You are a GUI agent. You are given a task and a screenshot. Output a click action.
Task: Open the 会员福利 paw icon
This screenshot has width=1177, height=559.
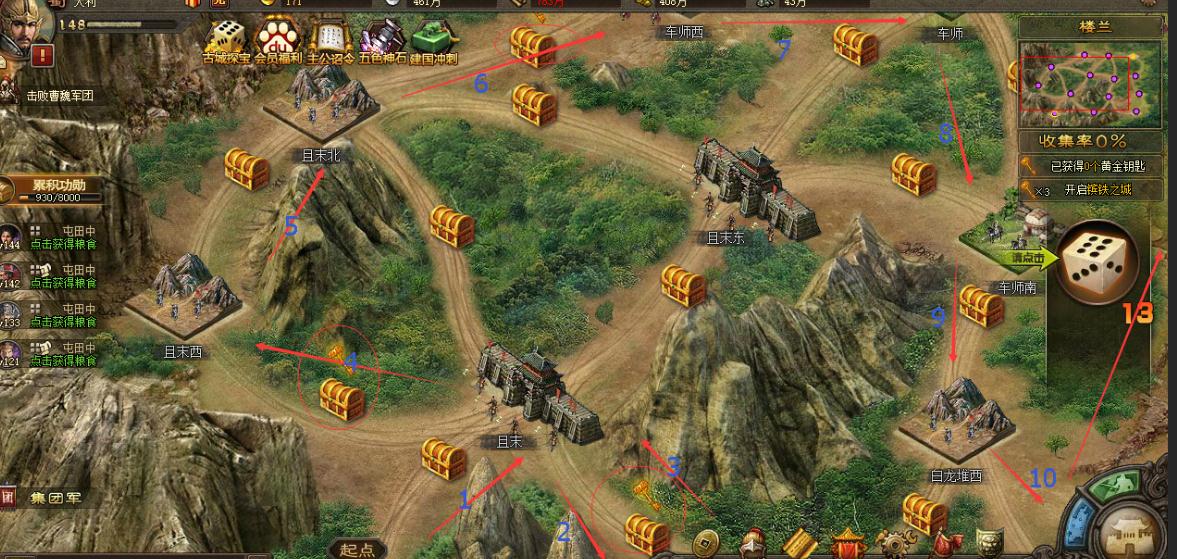(277, 41)
